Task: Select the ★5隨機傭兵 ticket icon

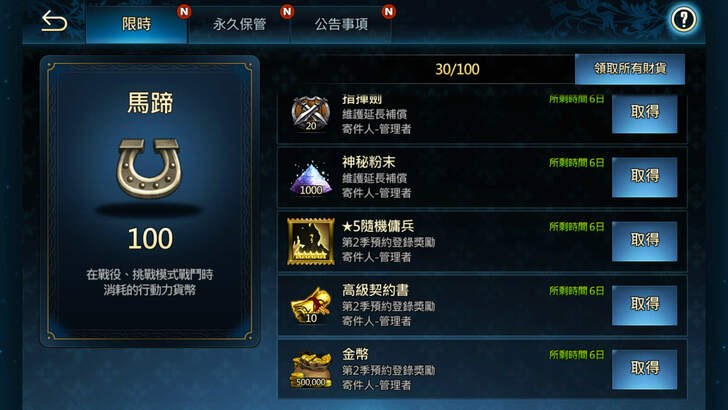Action: pos(312,240)
